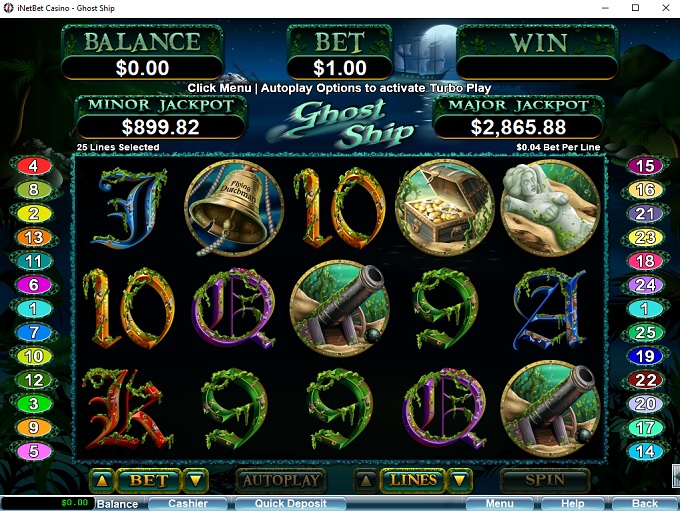Viewport: 680px width, 511px height.
Task: Go Back to the casino lobby
Action: (645, 504)
